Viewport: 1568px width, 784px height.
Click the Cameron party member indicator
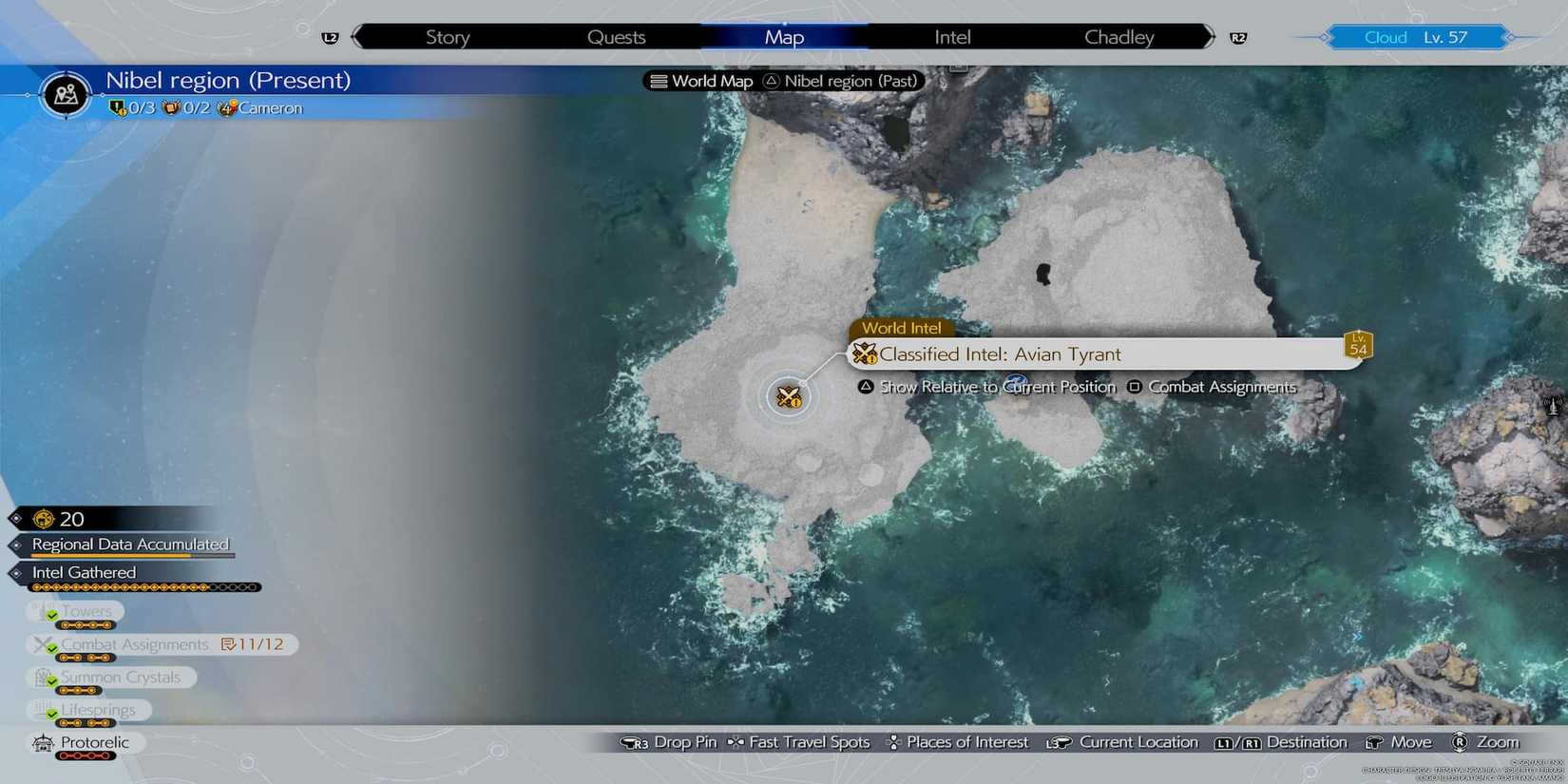click(x=259, y=107)
